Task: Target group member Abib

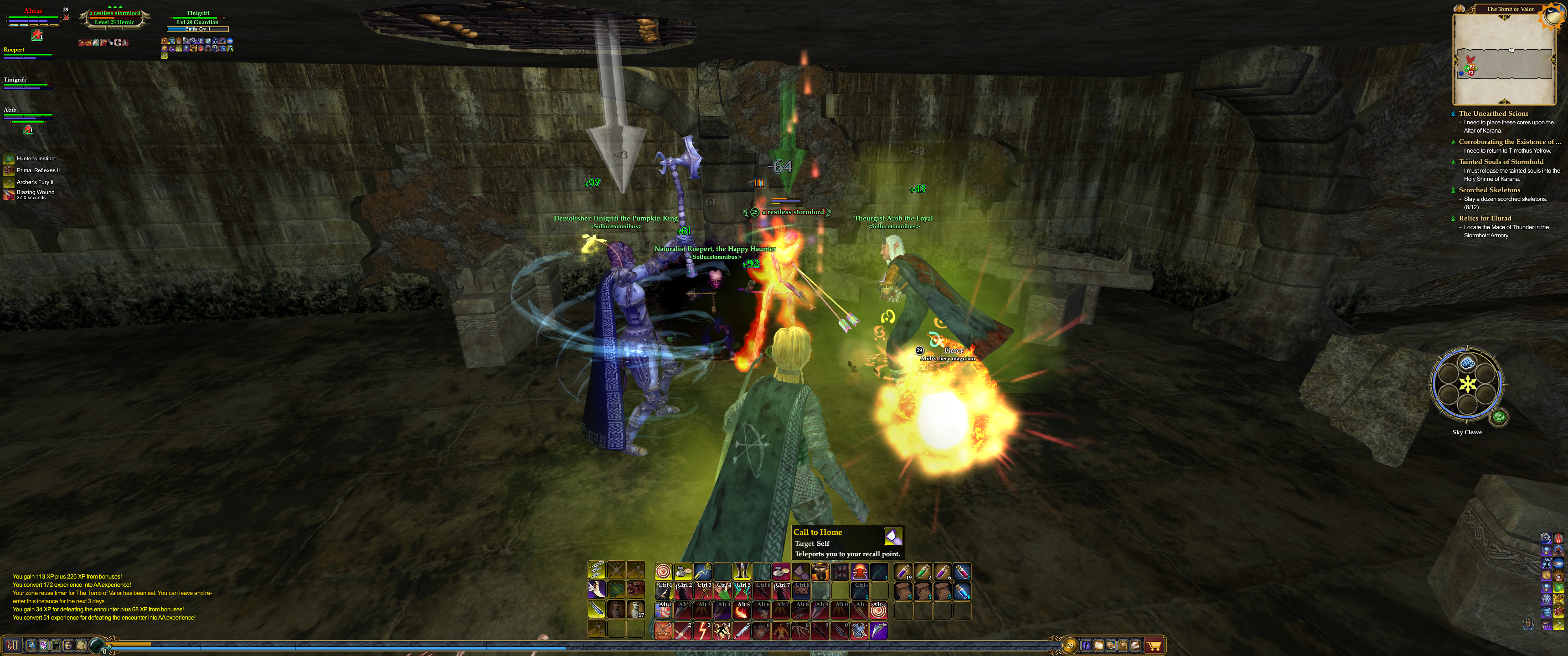Action: [x=10, y=109]
